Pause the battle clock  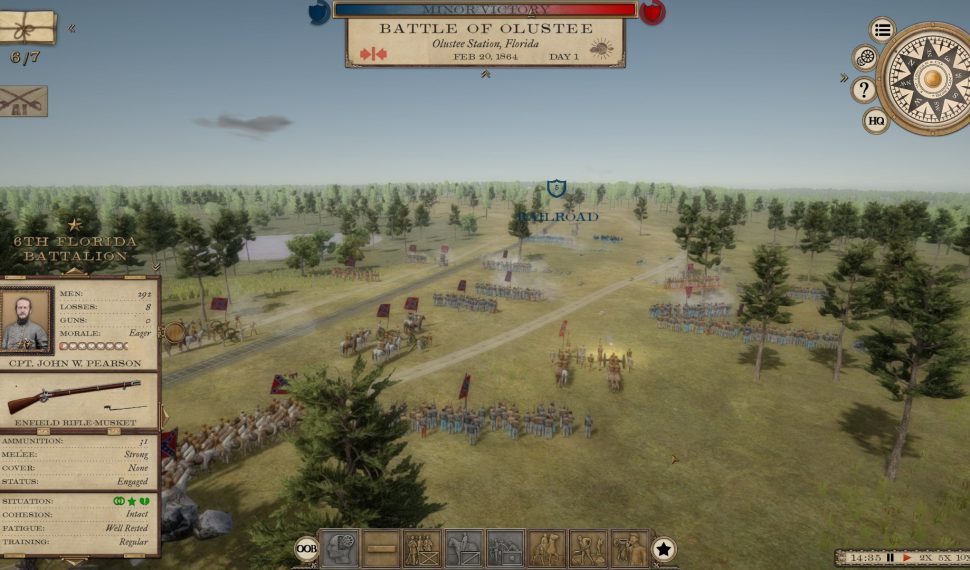click(x=890, y=557)
